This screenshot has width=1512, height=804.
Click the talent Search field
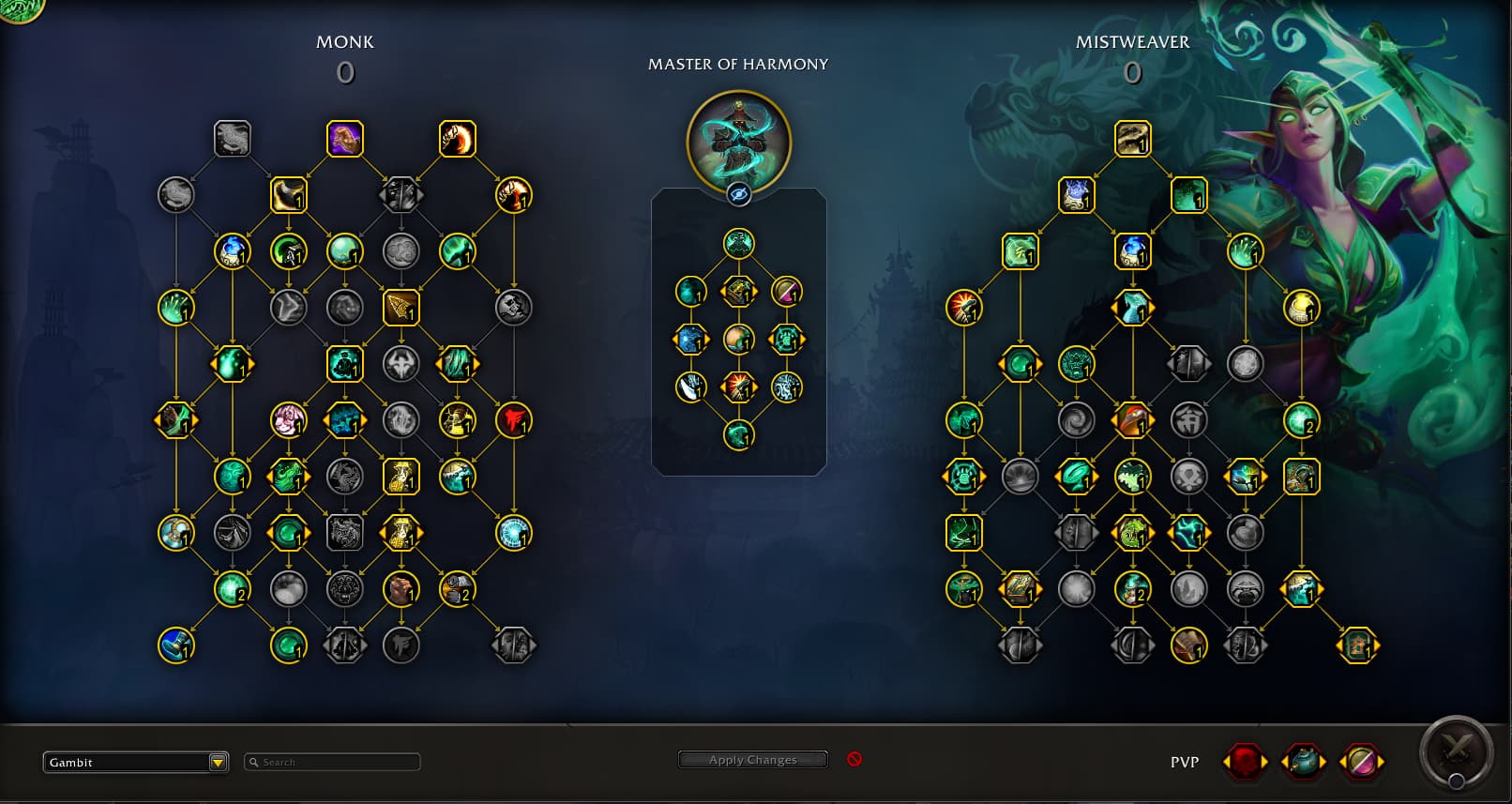point(333,762)
